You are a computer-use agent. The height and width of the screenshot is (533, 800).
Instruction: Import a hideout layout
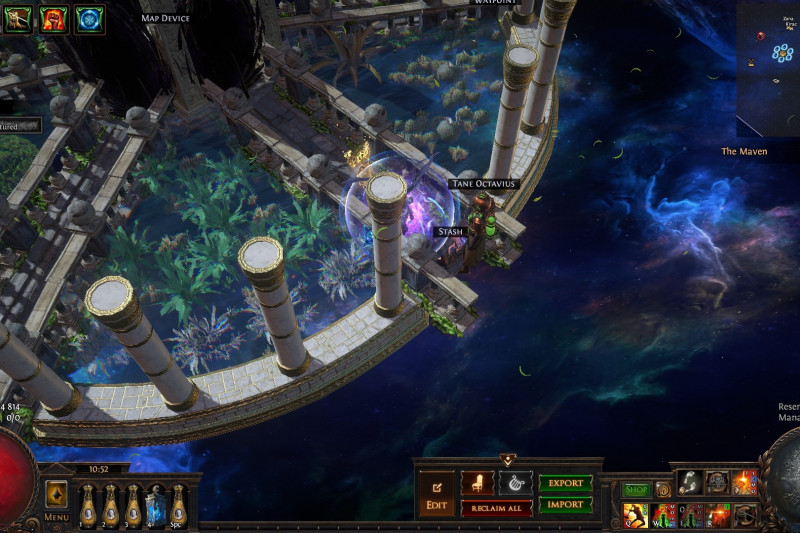(565, 505)
